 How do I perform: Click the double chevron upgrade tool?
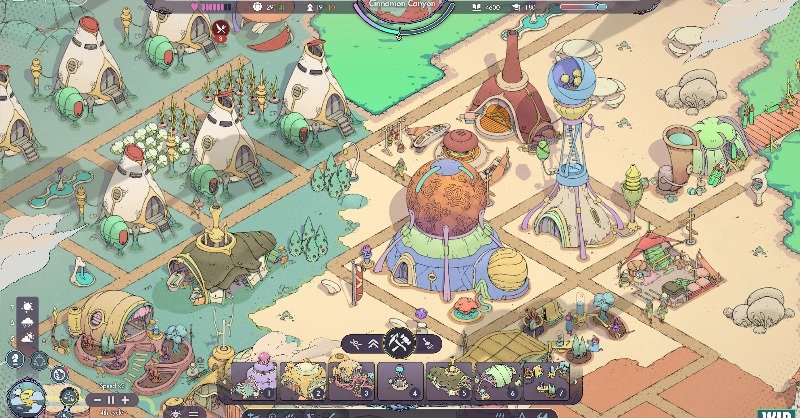click(373, 343)
